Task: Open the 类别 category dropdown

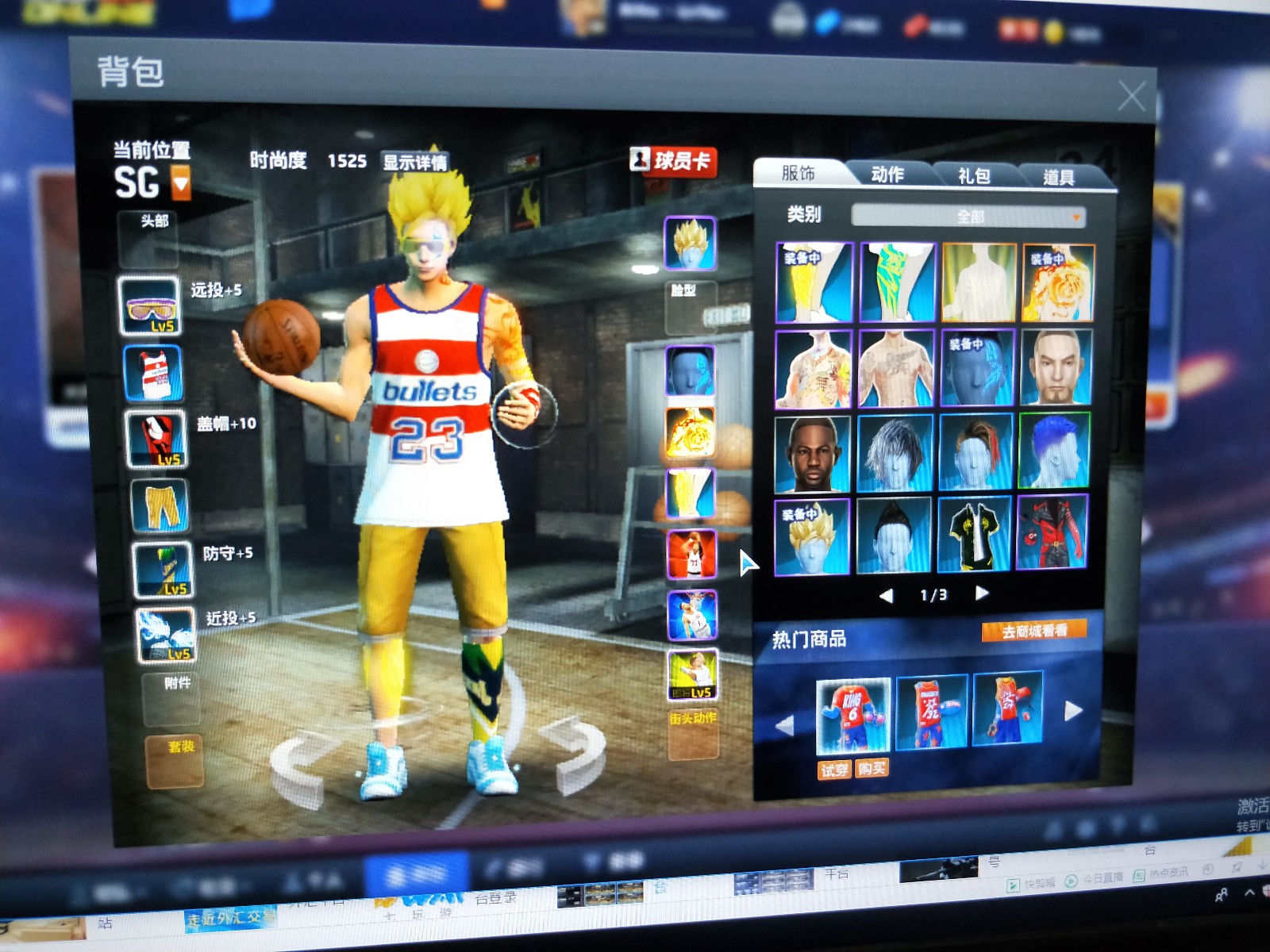Action: (x=968, y=217)
